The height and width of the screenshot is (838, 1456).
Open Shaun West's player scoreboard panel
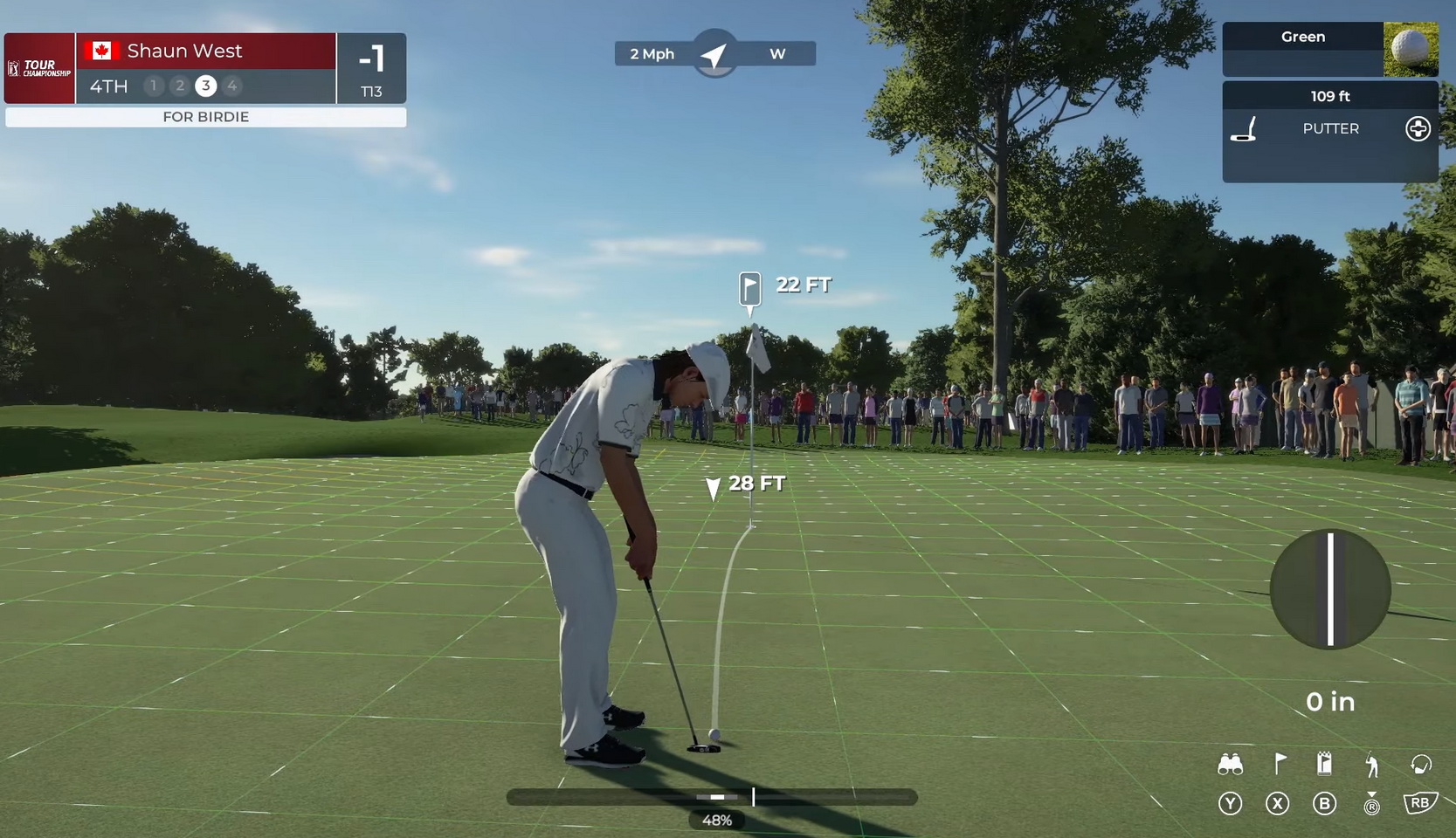tap(205, 68)
